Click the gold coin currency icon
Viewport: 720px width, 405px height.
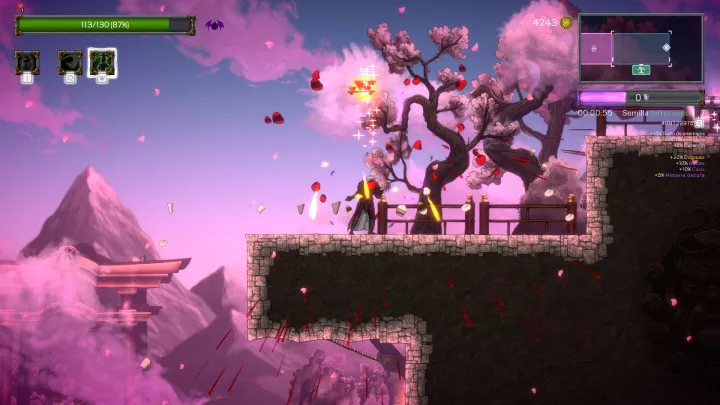pyautogui.click(x=566, y=22)
